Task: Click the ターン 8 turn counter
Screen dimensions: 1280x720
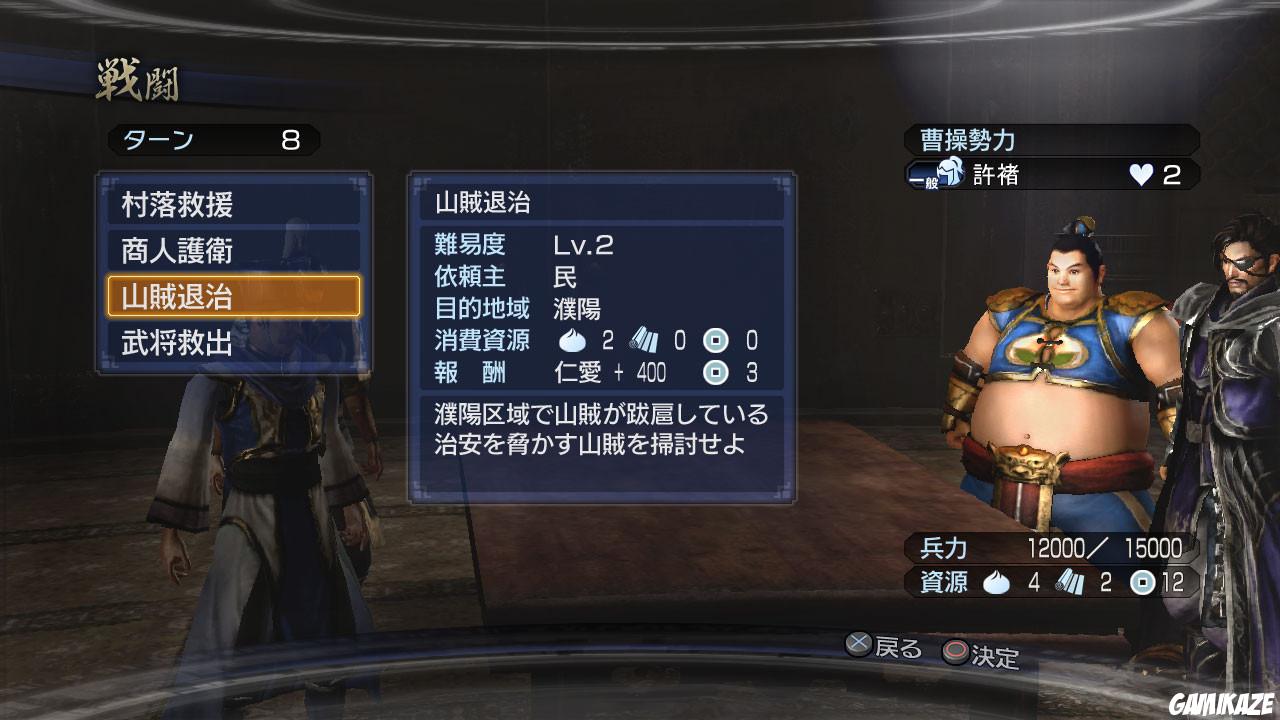Action: [210, 141]
